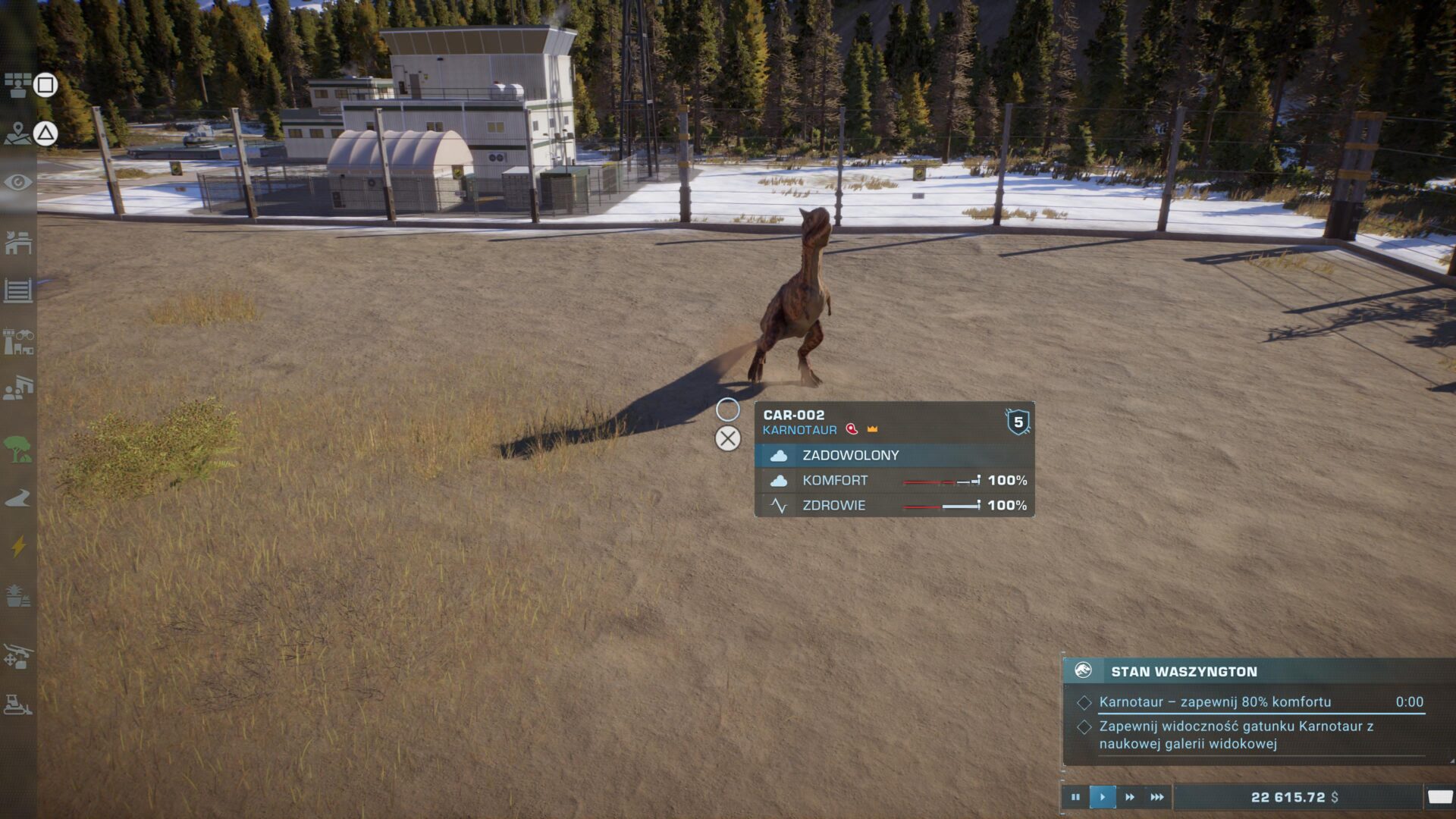
Task: Select the Karnotaur viewing gallery visibility objective
Action: [x=1236, y=735]
